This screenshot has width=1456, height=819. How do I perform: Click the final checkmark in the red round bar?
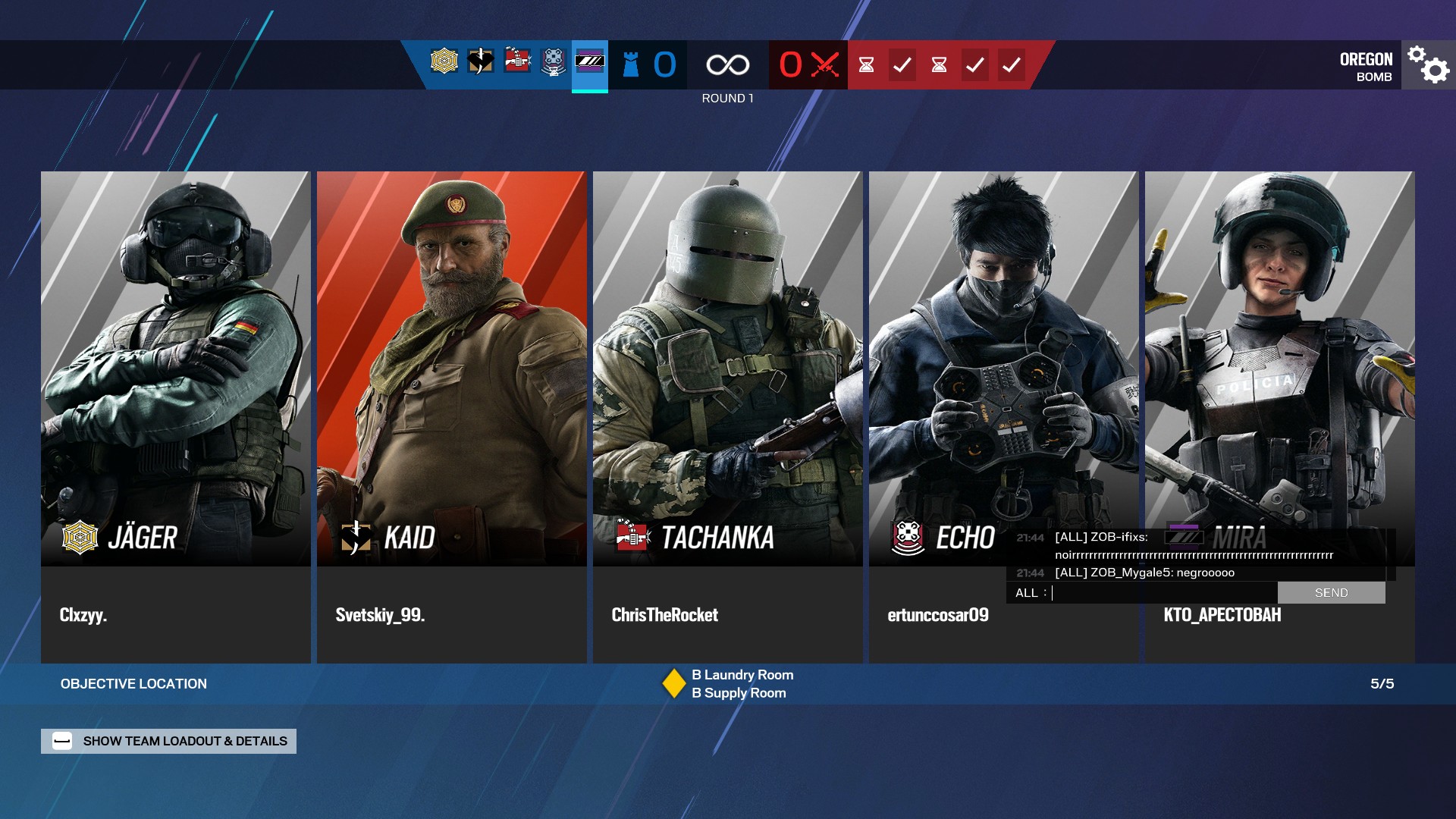(1011, 65)
